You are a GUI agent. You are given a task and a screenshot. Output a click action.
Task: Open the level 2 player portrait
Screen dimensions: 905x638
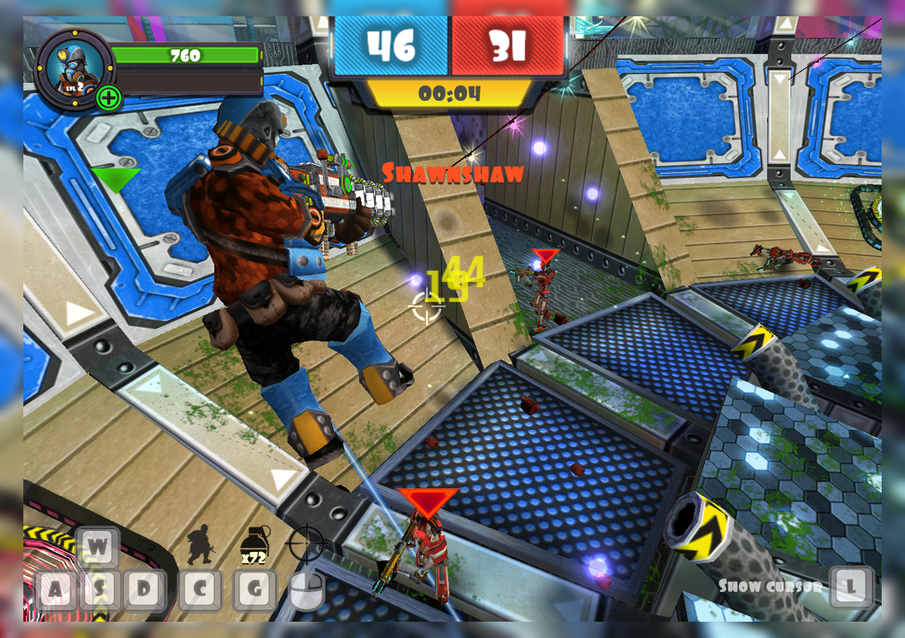click(x=73, y=65)
